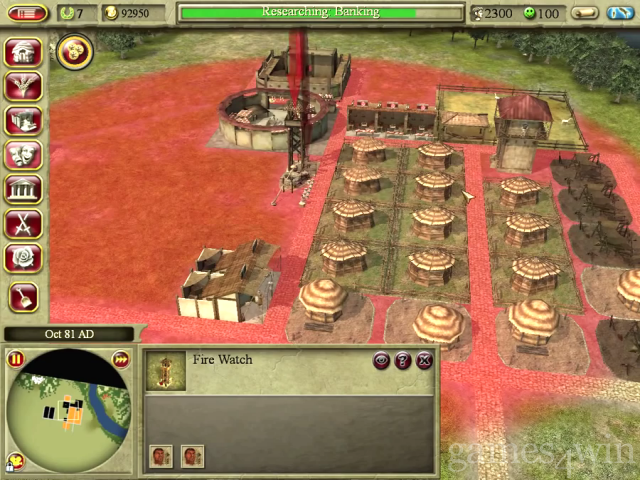
Task: Click the round gold emblem button
Action: [73, 52]
